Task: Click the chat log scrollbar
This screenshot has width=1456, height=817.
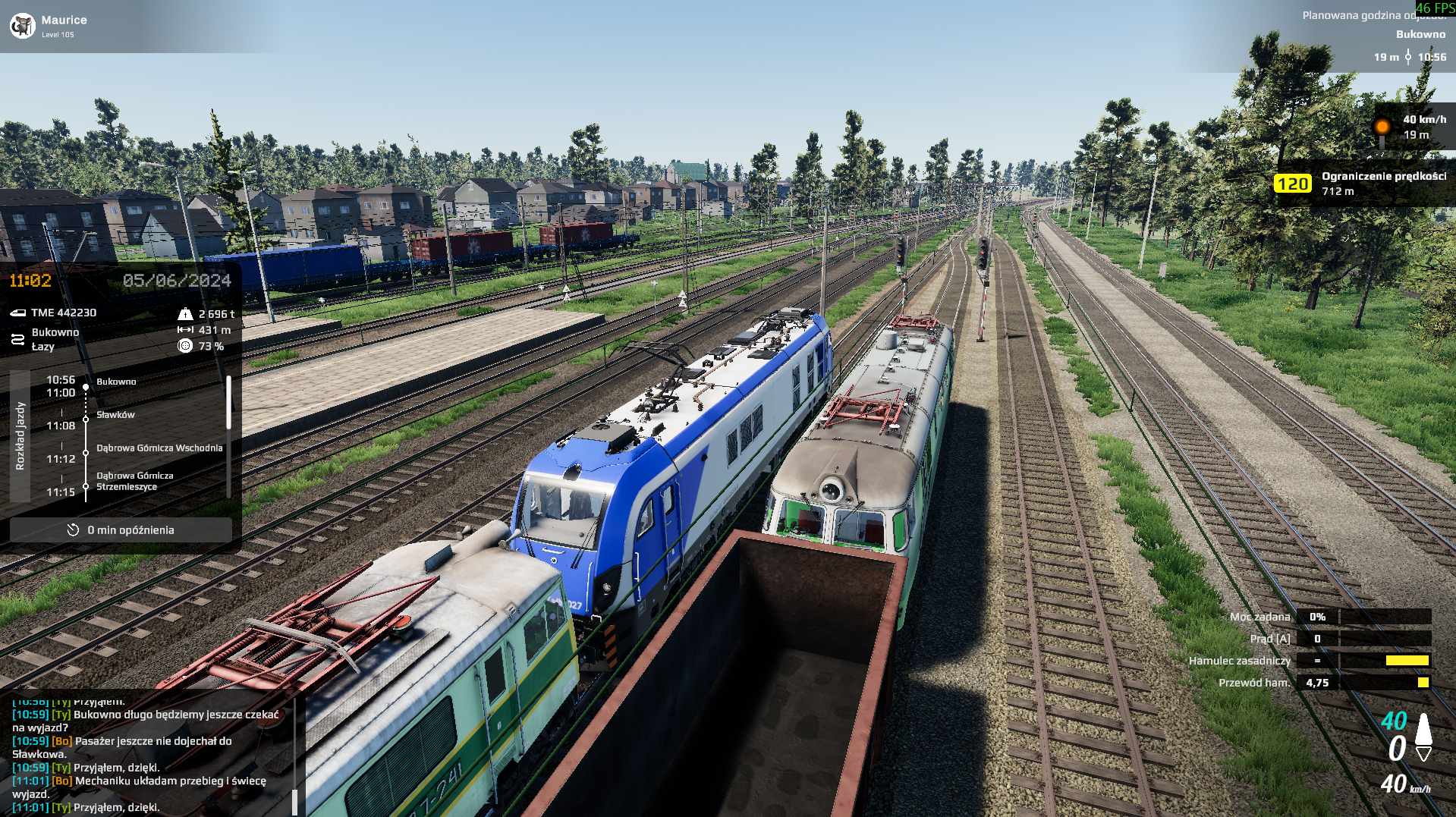Action: tap(294, 800)
